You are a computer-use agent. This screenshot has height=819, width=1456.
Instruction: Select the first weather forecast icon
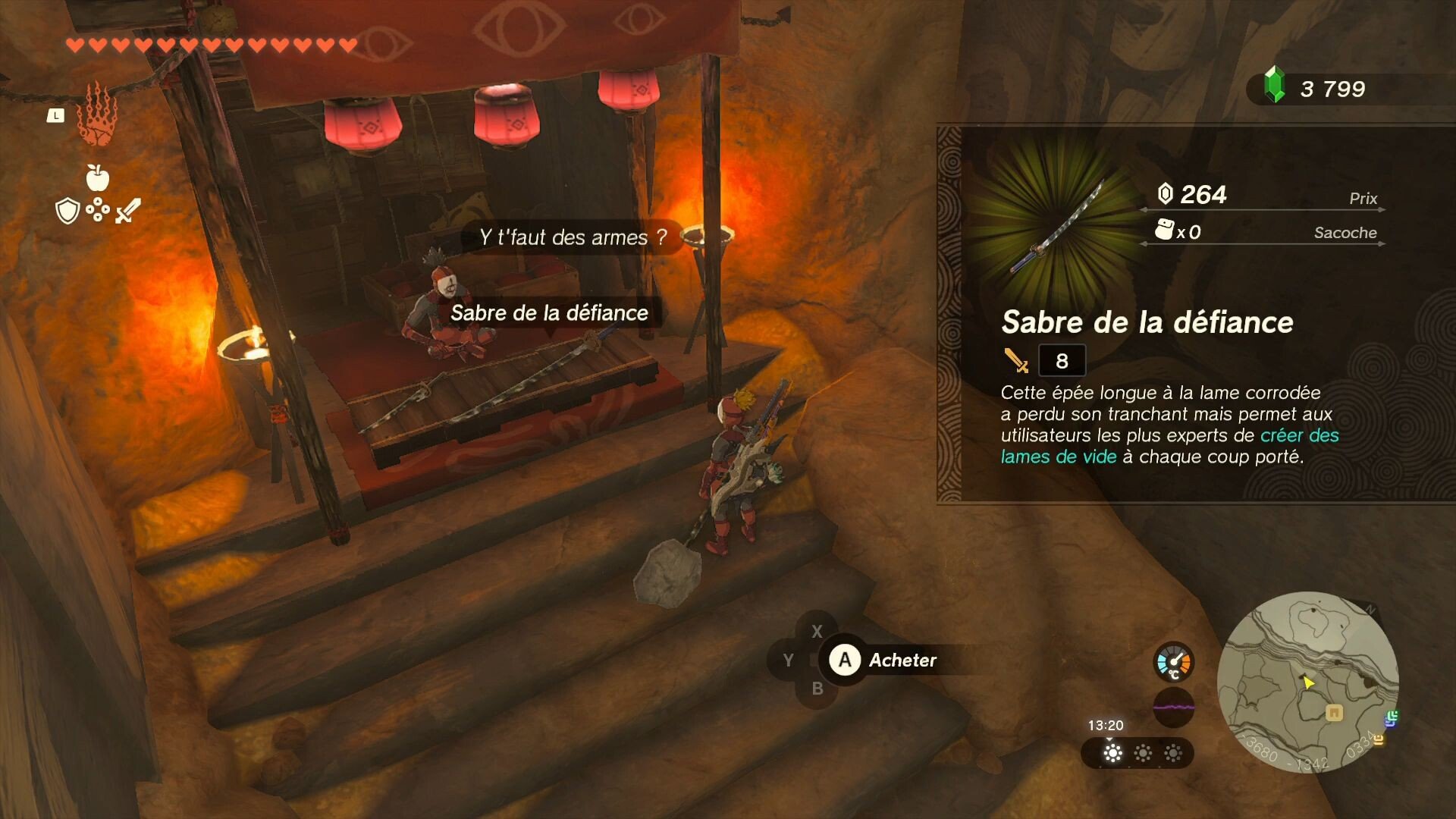[x=1112, y=755]
